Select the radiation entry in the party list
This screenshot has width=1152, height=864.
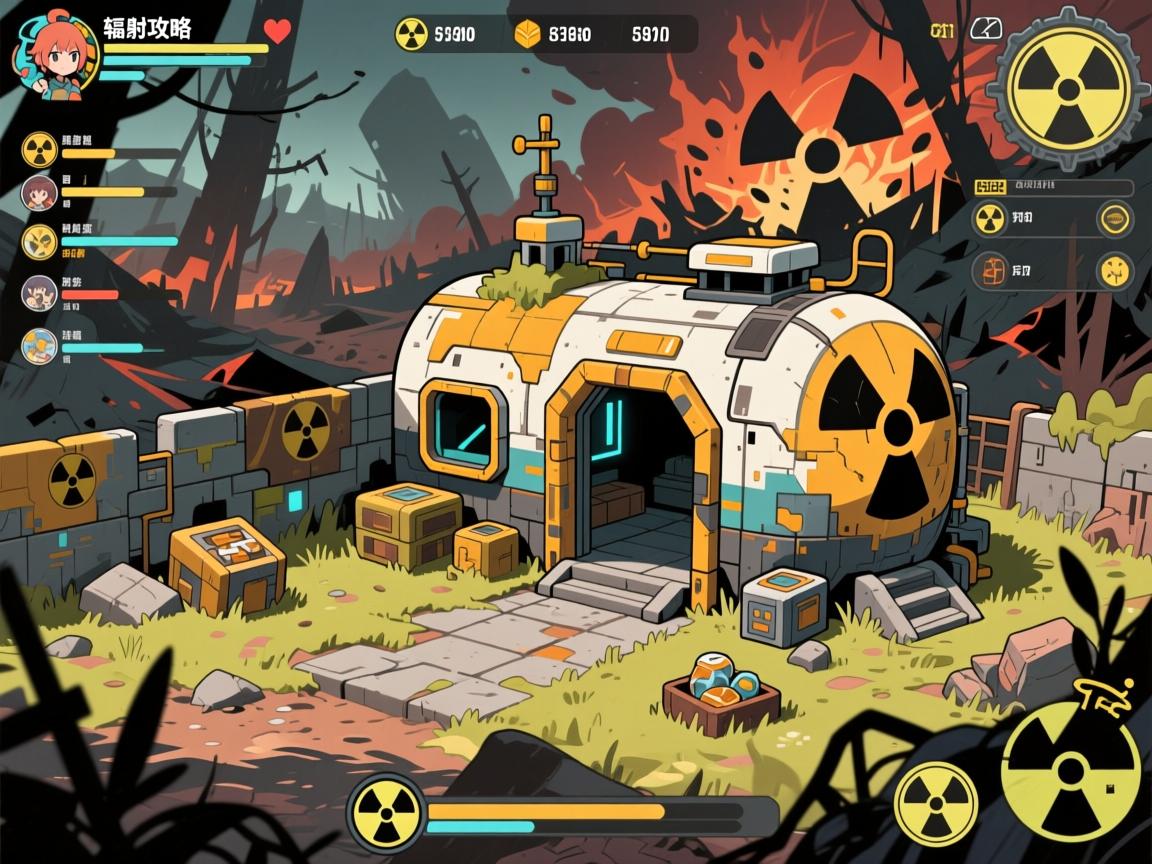40,149
